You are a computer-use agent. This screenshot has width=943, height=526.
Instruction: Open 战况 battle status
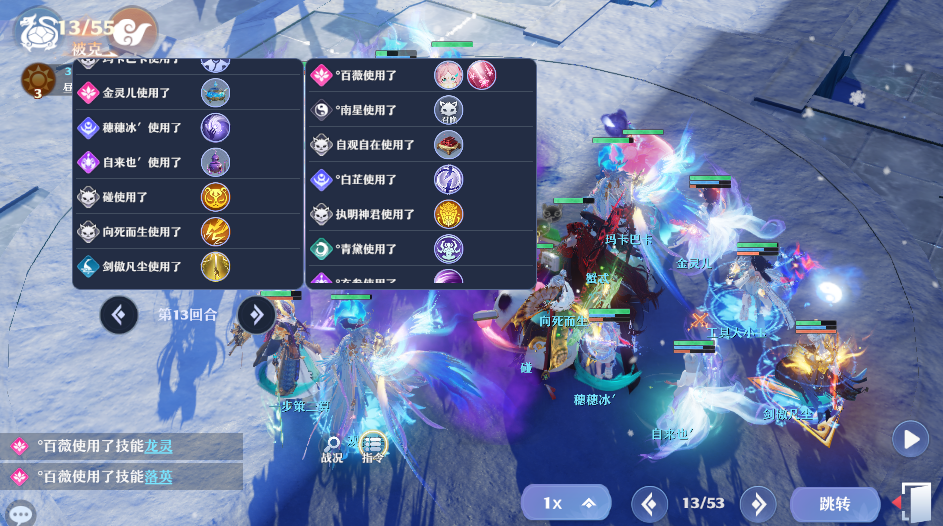(332, 447)
